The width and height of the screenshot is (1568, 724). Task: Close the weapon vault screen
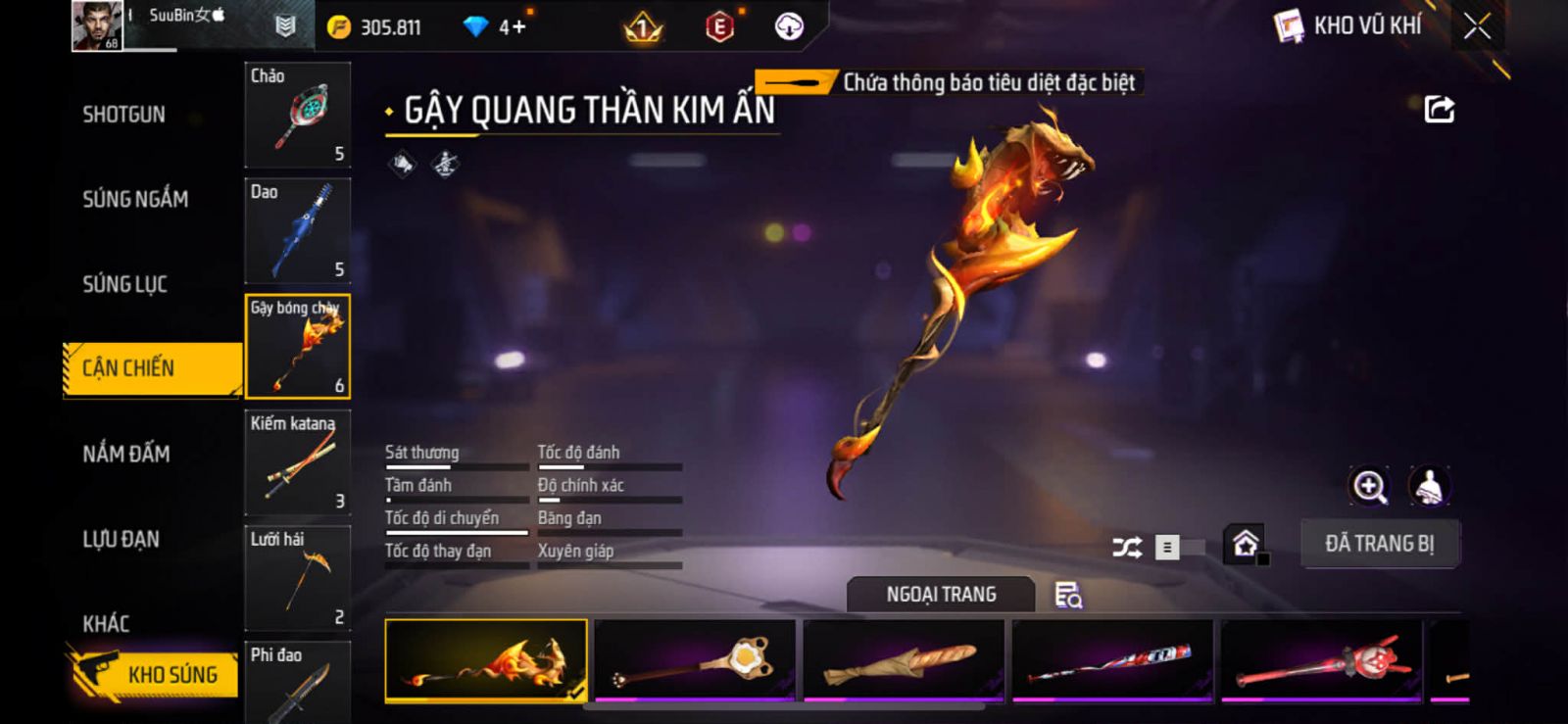[1477, 26]
